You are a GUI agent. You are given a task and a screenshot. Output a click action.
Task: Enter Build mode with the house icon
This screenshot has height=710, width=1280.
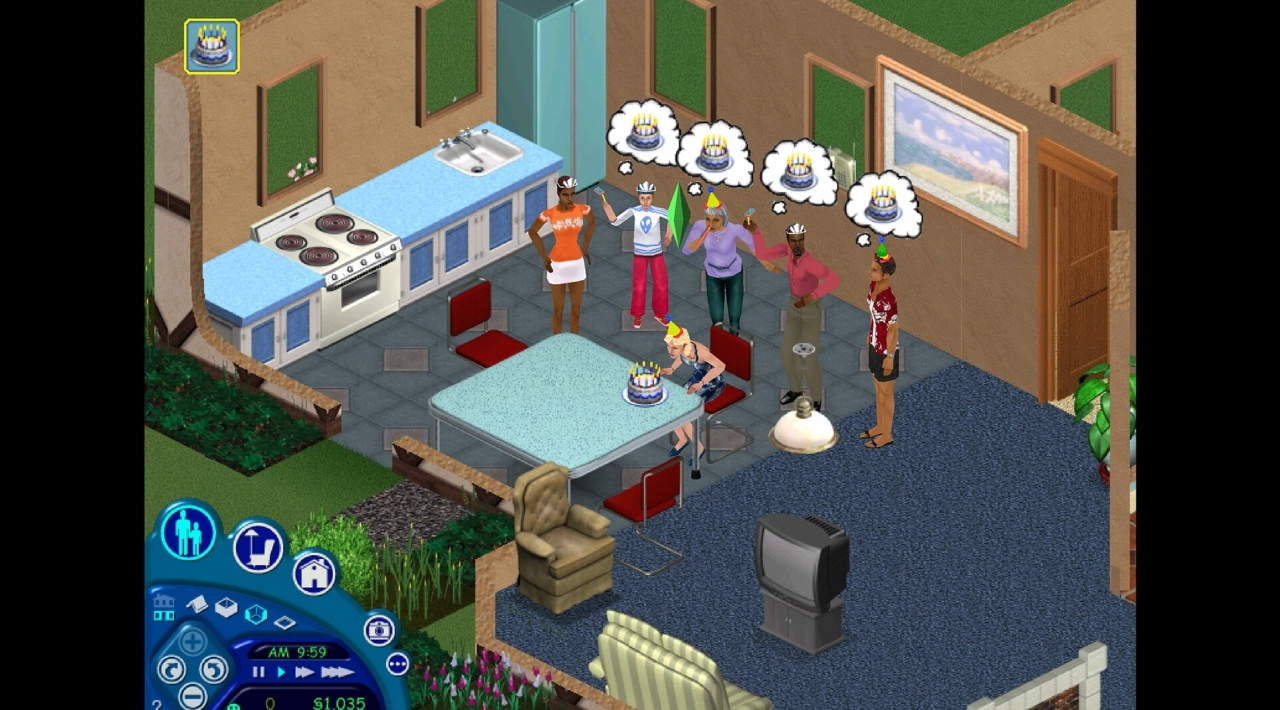point(314,574)
